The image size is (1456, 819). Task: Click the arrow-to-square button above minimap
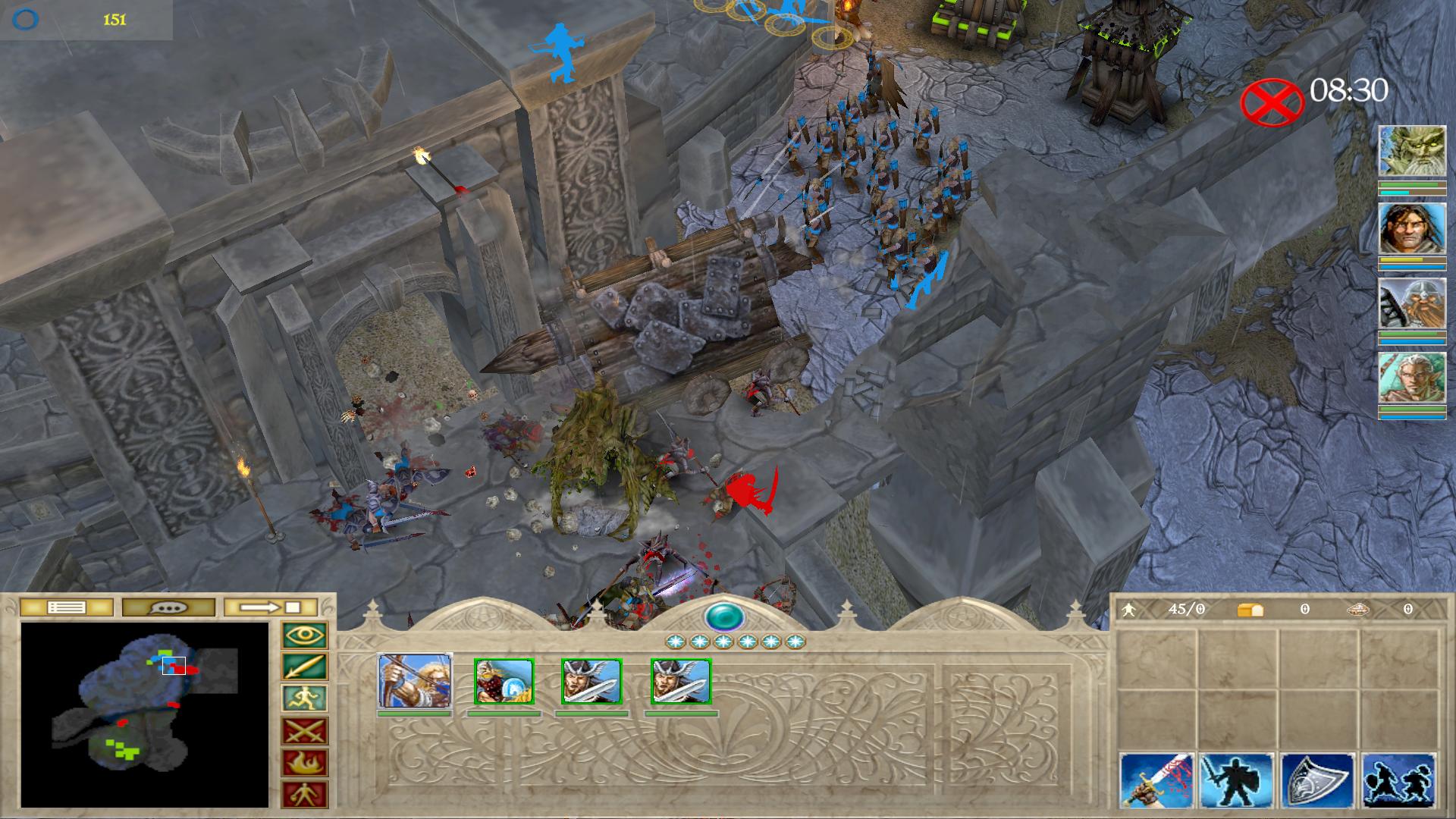(271, 607)
